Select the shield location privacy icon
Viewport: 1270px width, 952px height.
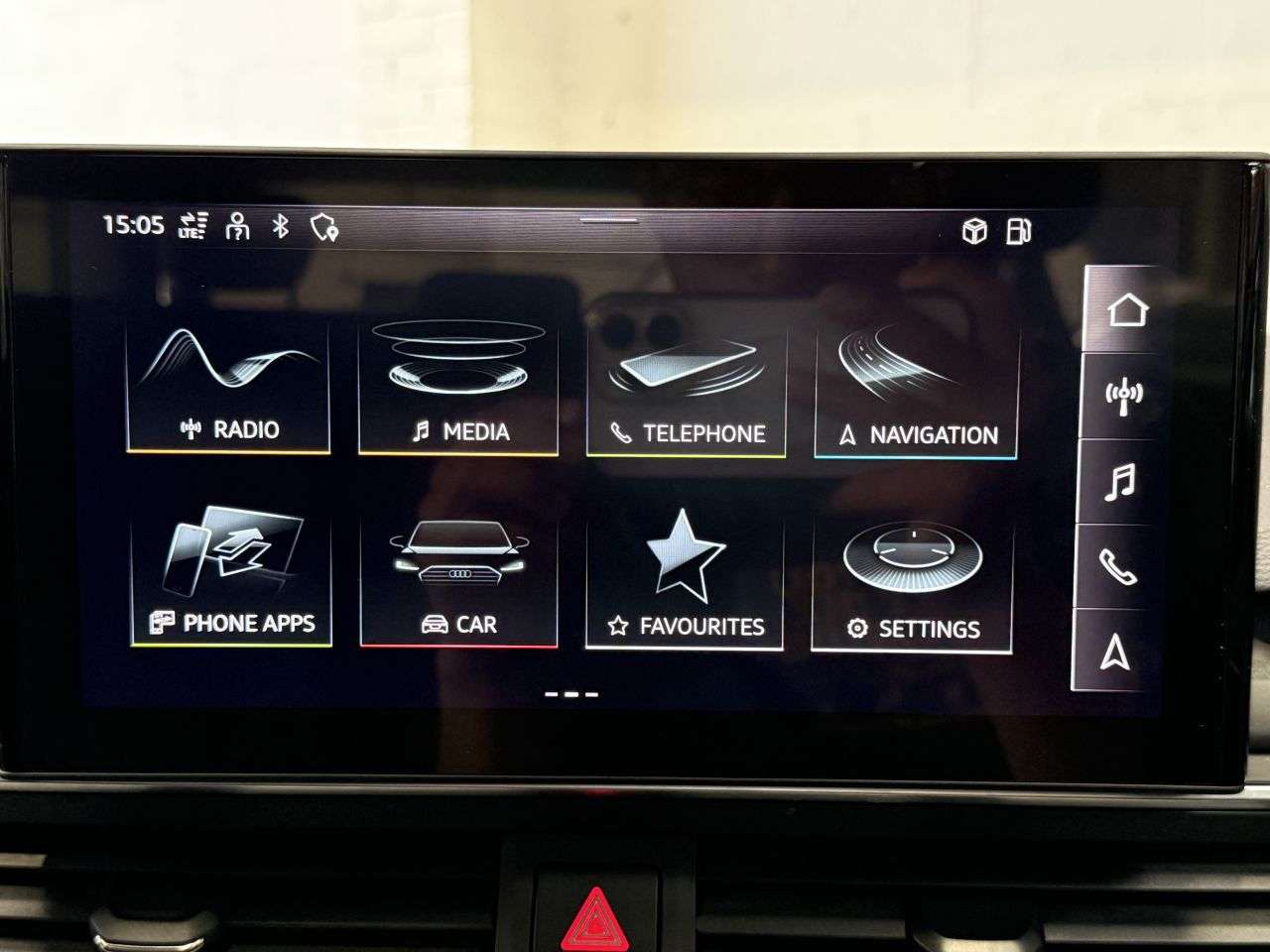pos(323,228)
